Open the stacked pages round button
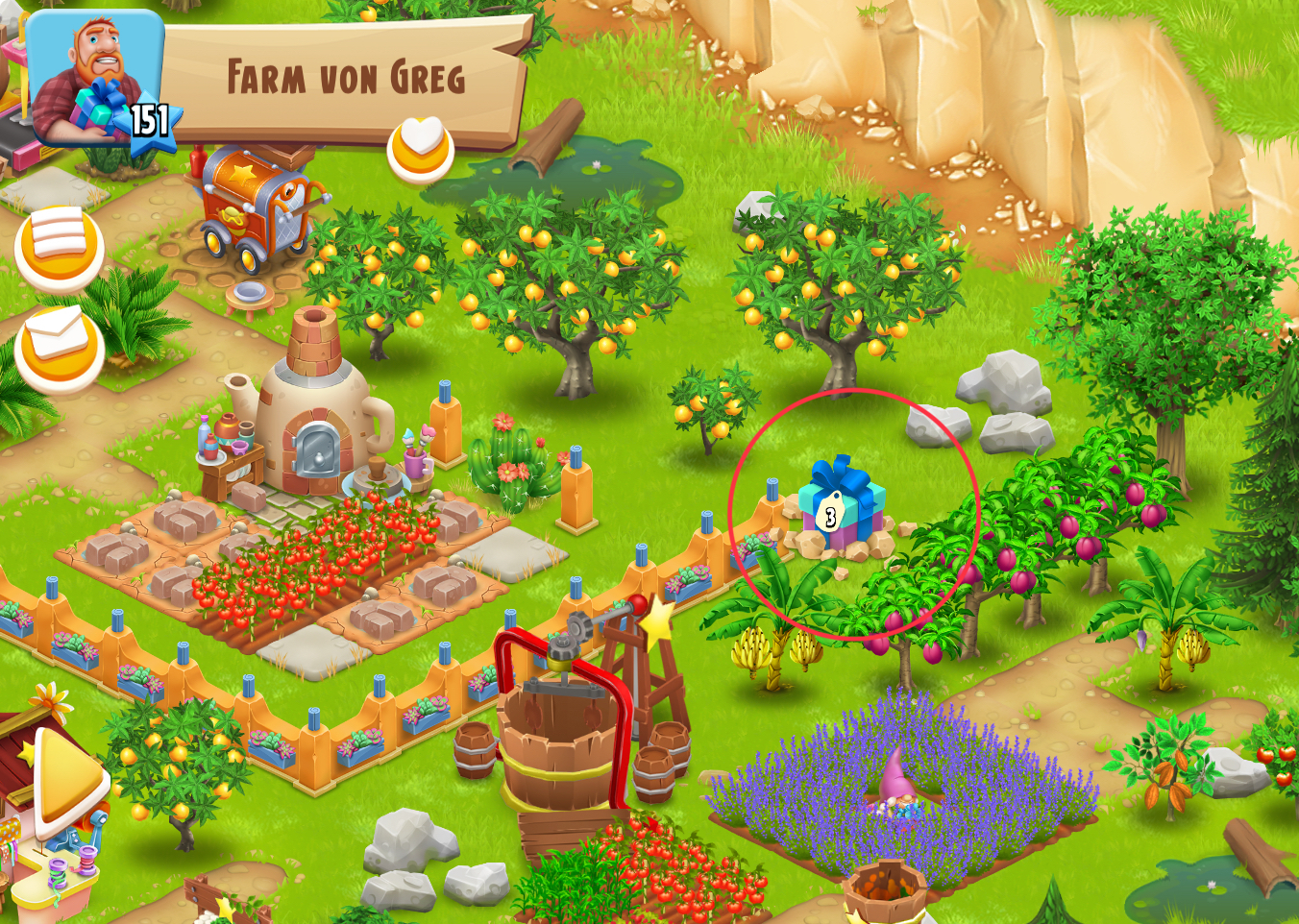 (59, 249)
